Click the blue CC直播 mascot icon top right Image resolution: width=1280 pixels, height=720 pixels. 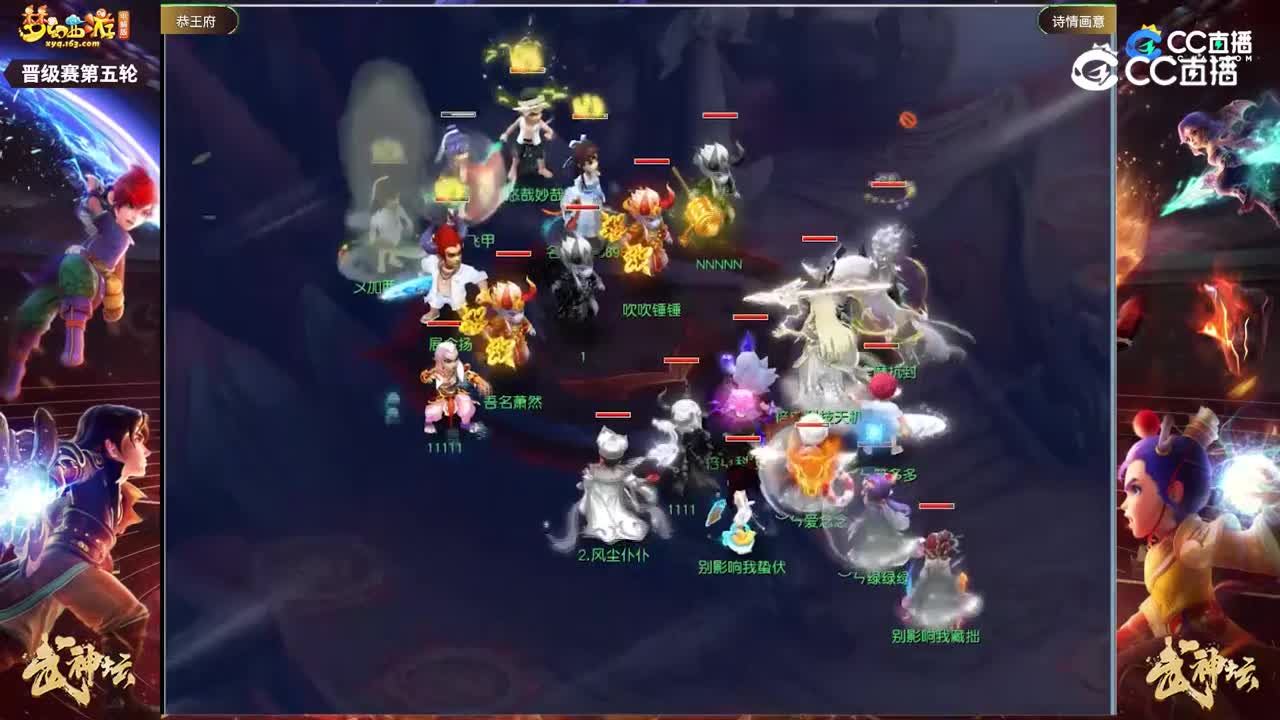pos(1148,41)
